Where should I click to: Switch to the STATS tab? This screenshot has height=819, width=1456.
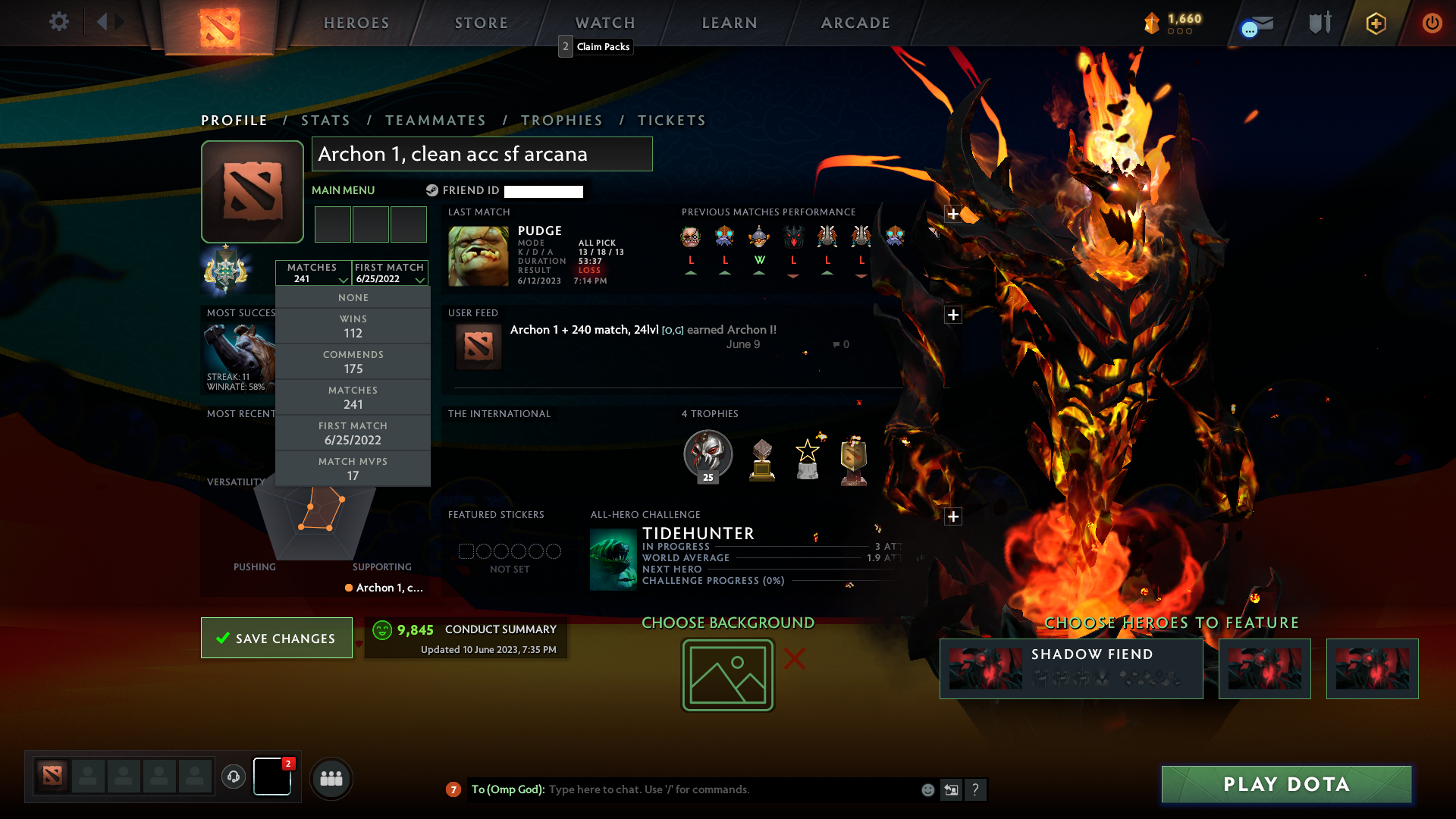tap(325, 120)
